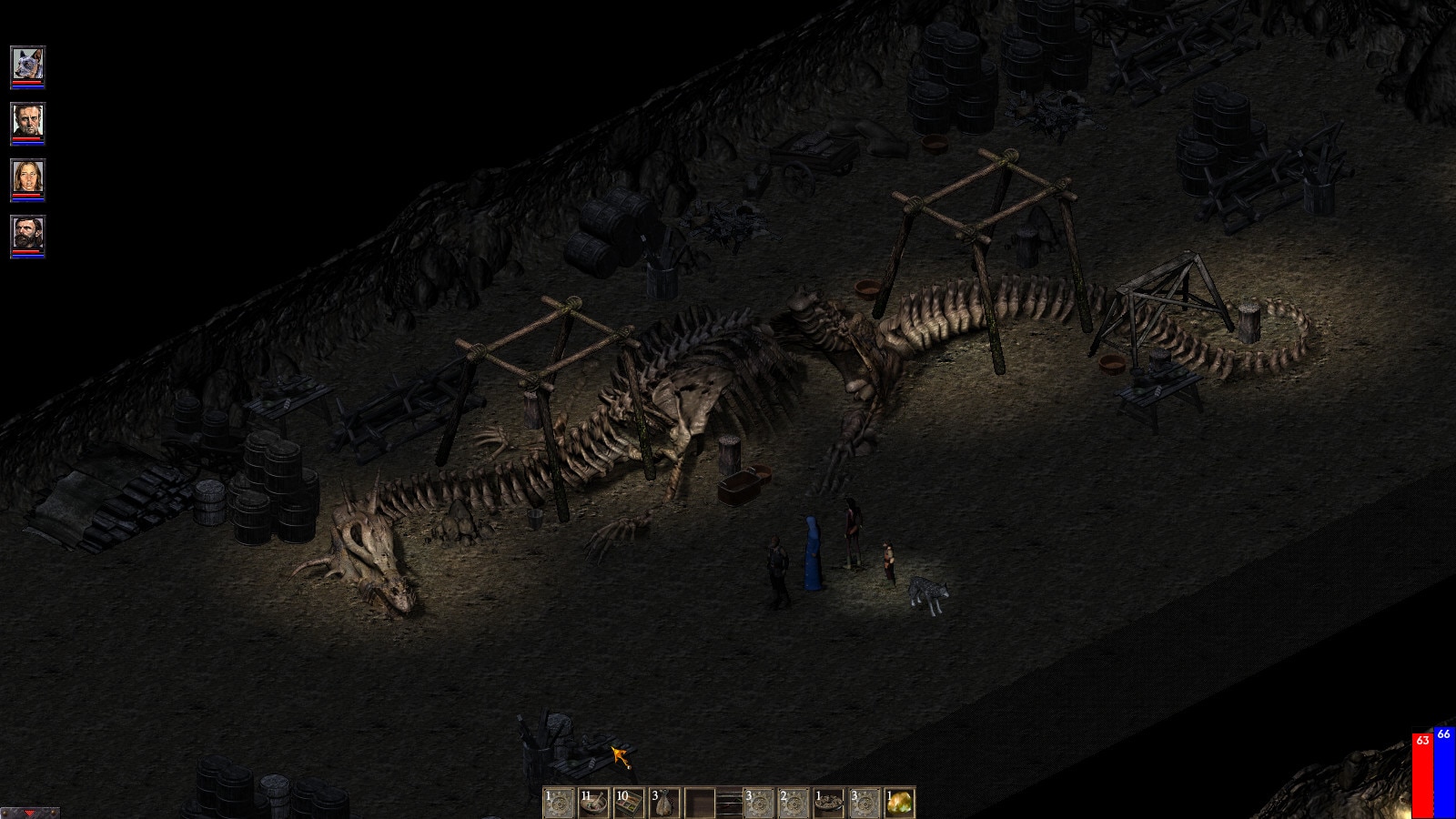Select the dark-haired man's portrait
Viewport: 1456px width, 819px height.
[27, 120]
